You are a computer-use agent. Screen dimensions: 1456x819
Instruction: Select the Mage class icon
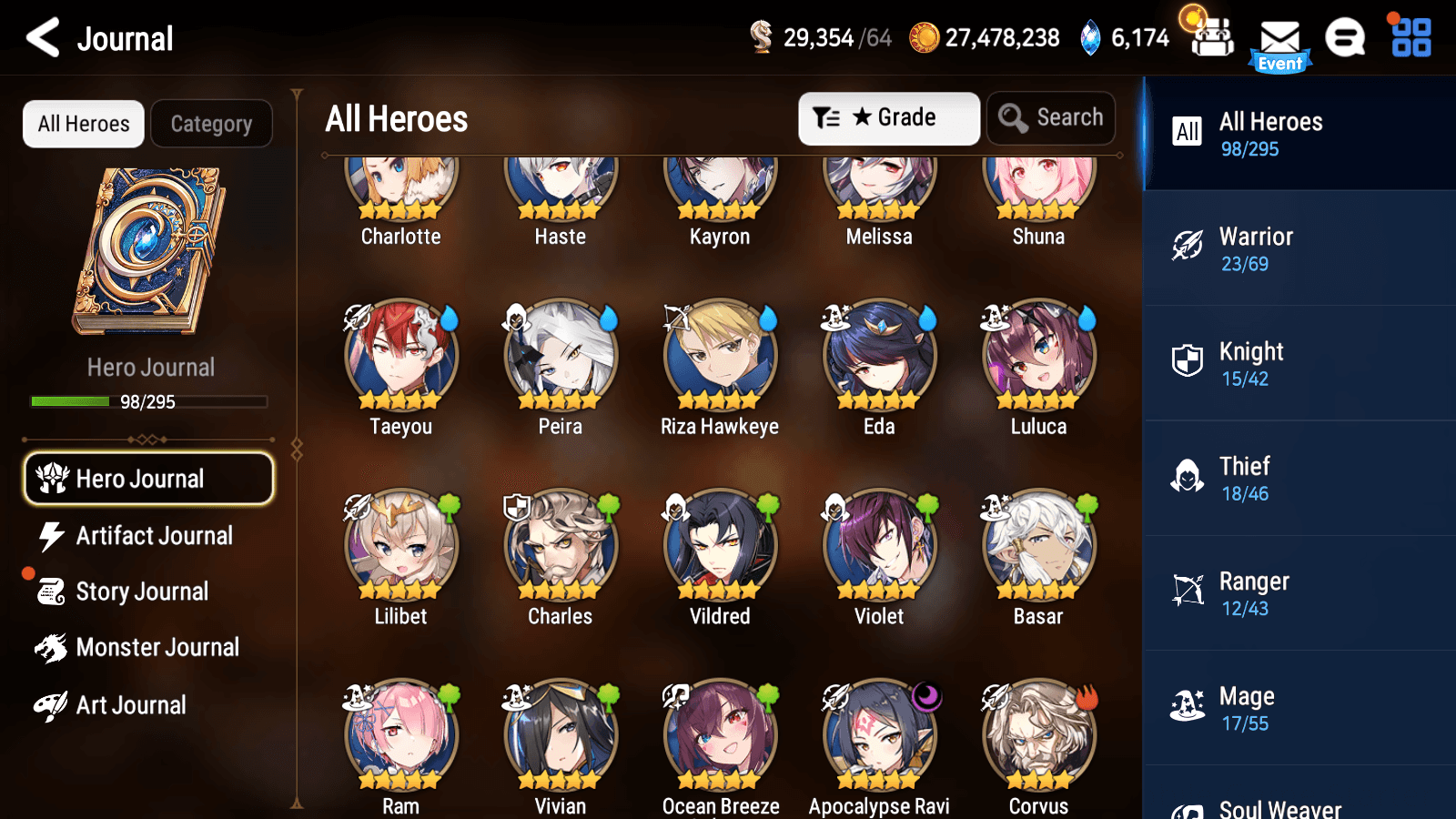click(x=1189, y=707)
